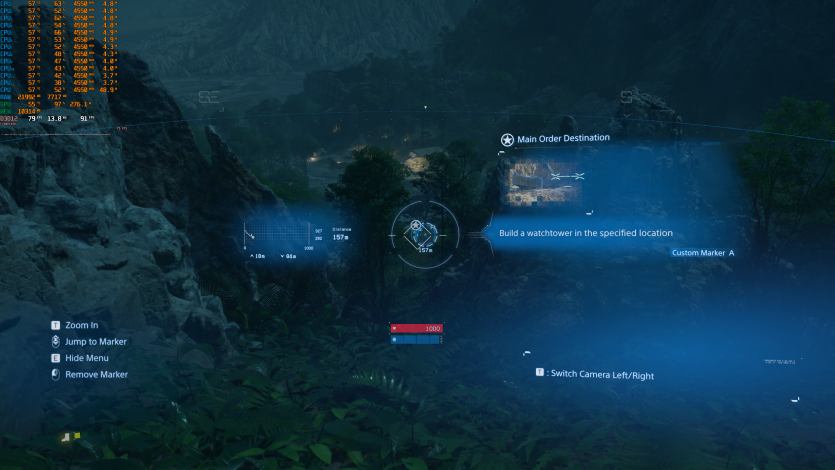Click the Main Order Destination star icon
Viewport: 835px width, 470px height.
[x=507, y=140]
